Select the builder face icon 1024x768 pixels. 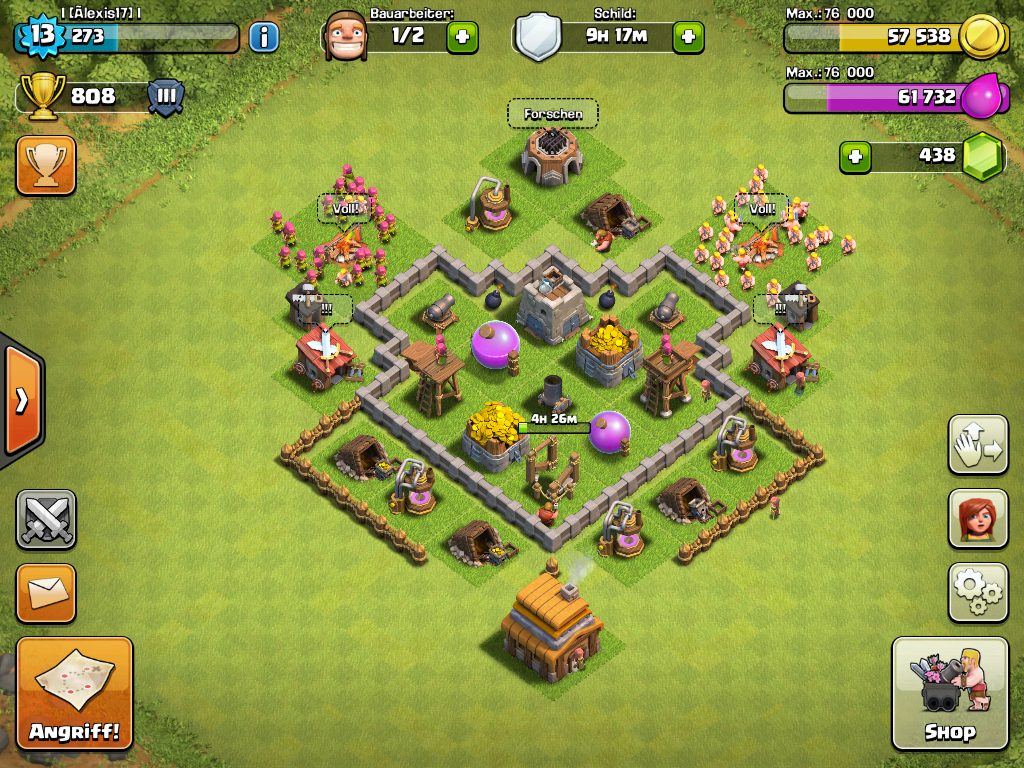pyautogui.click(x=345, y=38)
